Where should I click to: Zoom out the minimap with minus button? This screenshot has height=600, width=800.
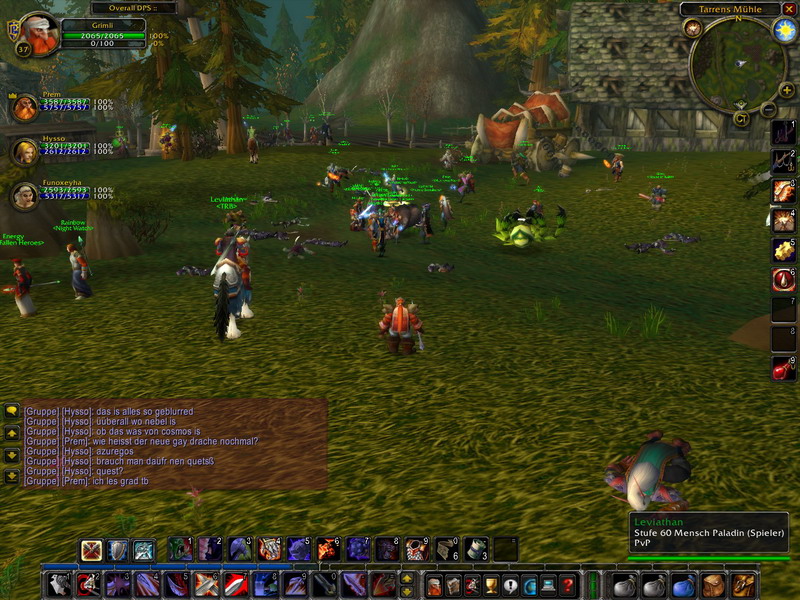(x=769, y=109)
